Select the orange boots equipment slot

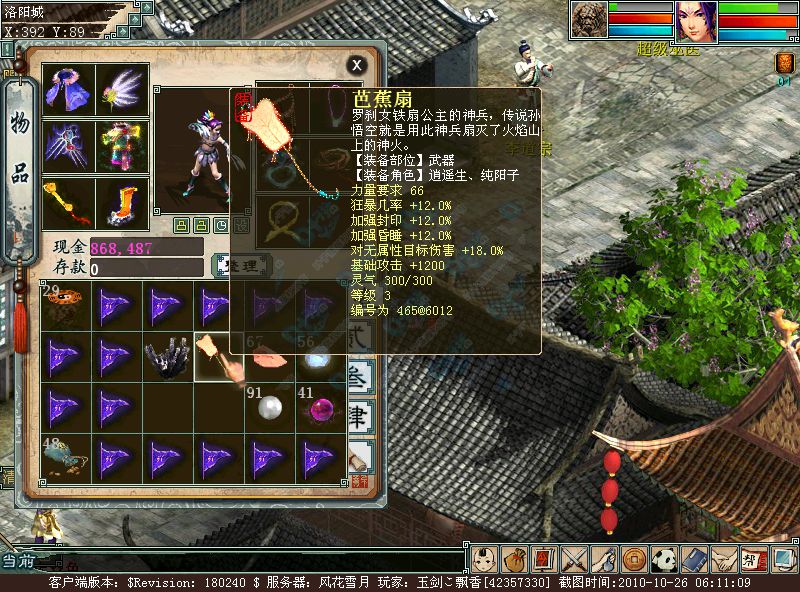point(123,203)
